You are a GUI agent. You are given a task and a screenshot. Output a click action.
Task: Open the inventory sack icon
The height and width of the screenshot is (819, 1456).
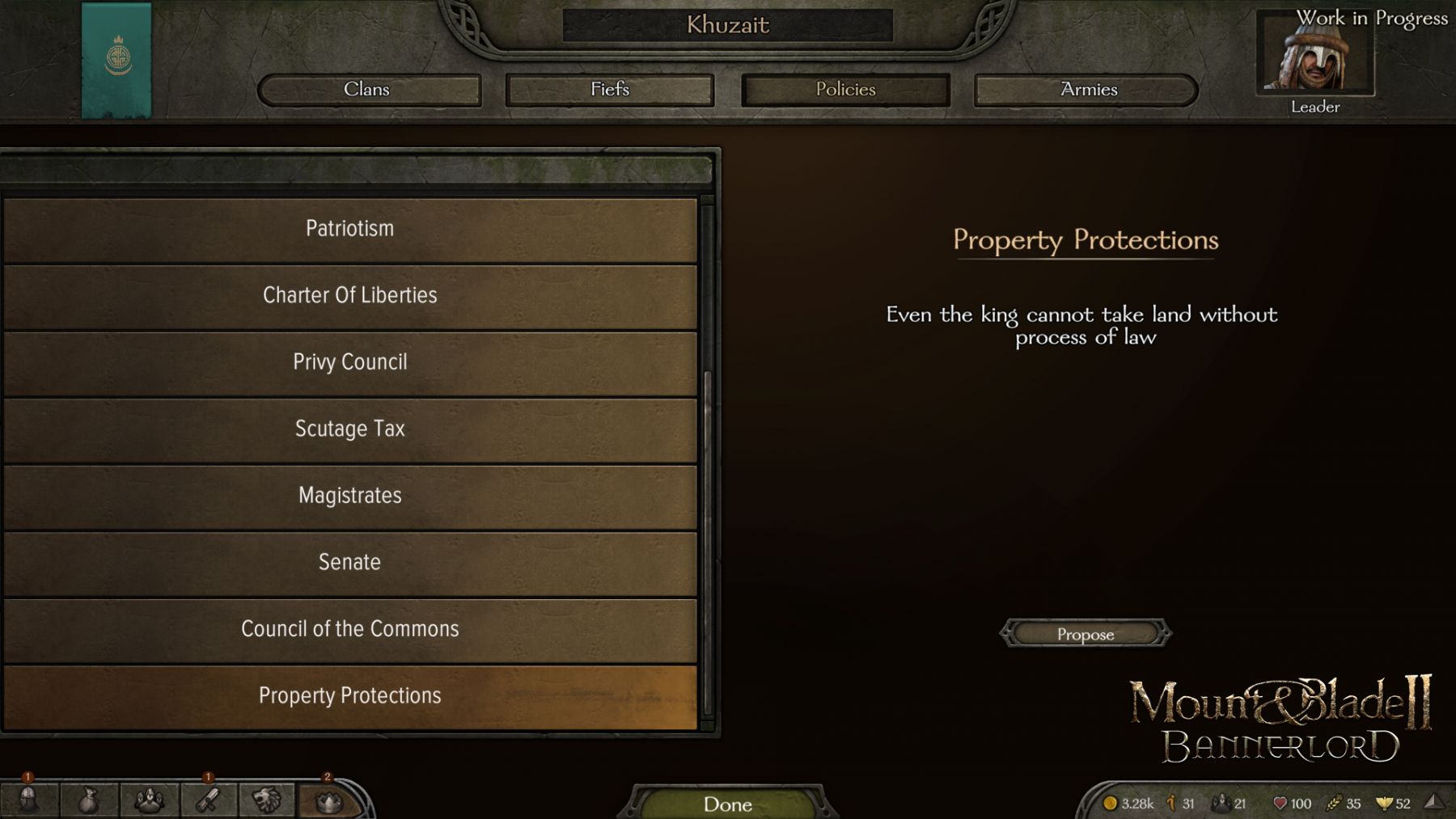click(88, 800)
